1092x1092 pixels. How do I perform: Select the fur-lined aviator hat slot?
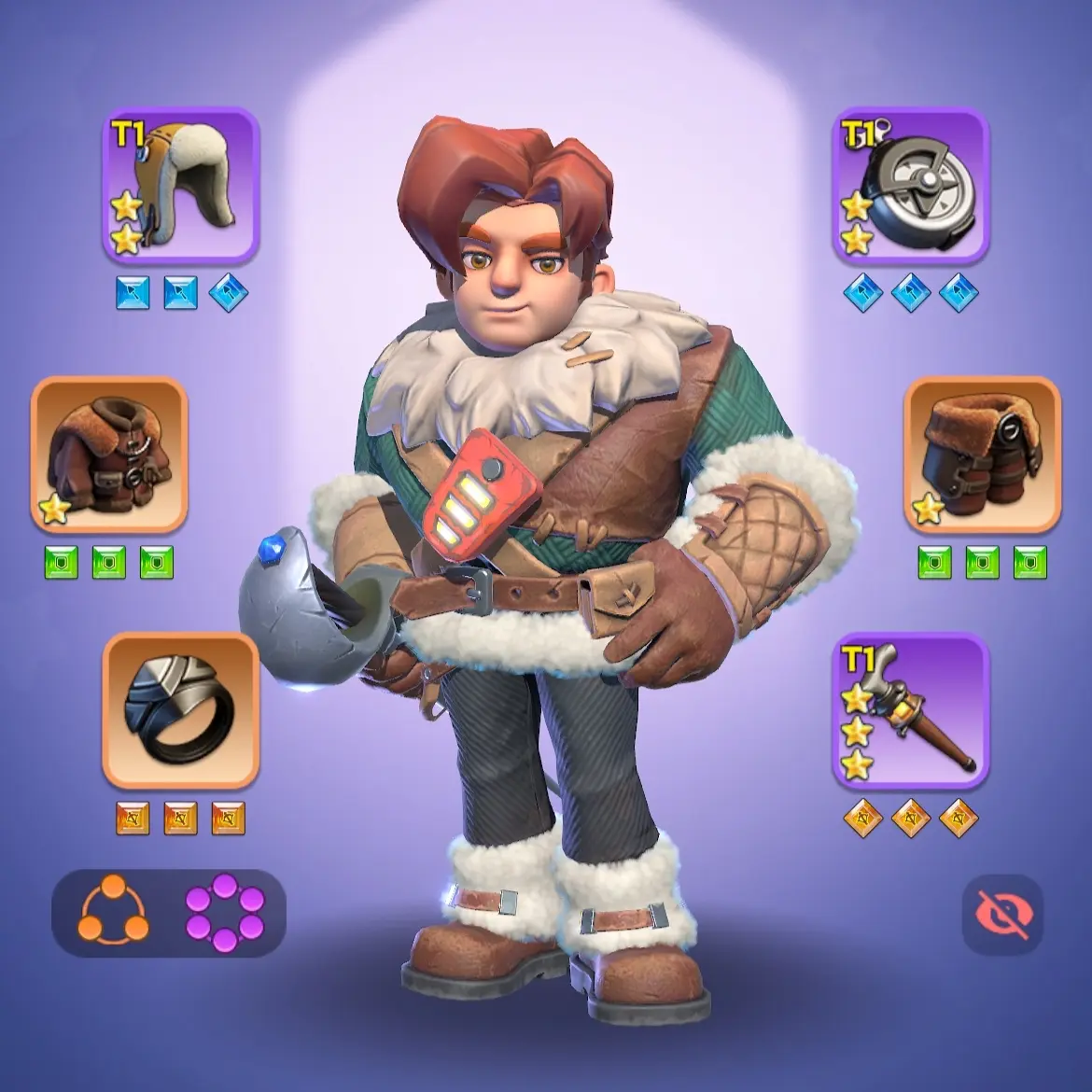(181, 187)
